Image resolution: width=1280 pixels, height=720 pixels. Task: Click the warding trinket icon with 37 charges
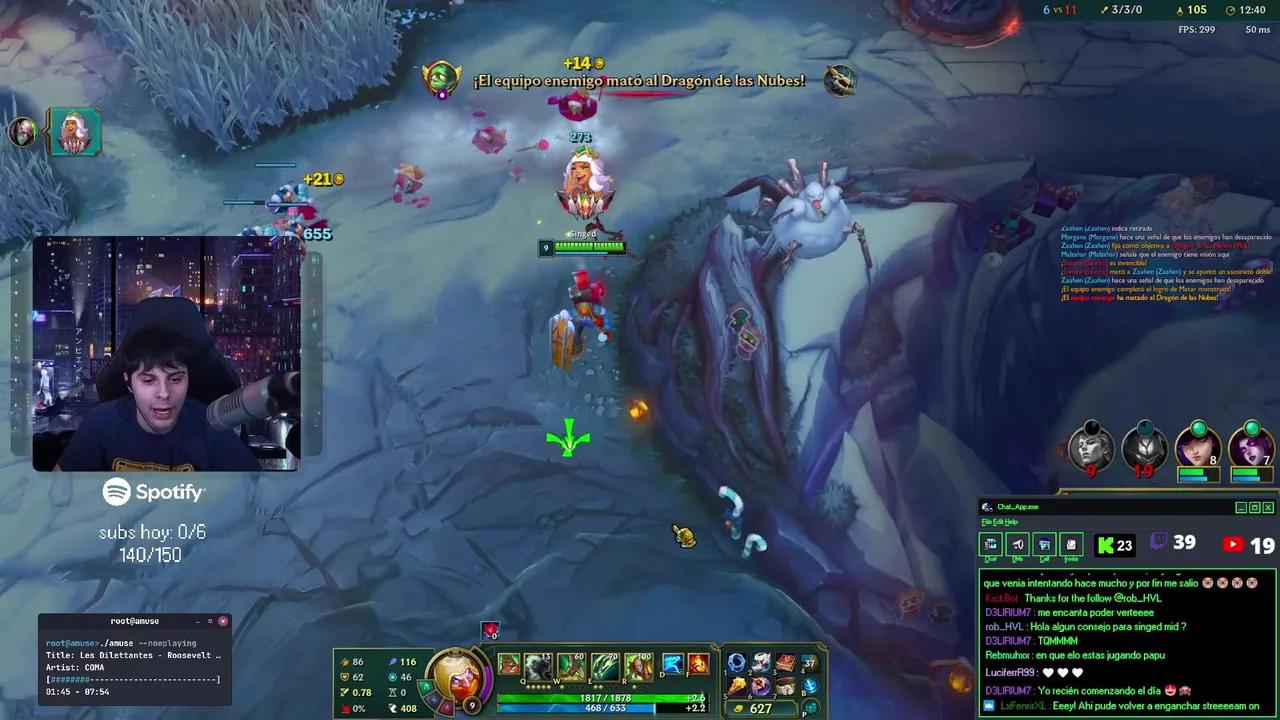806,662
